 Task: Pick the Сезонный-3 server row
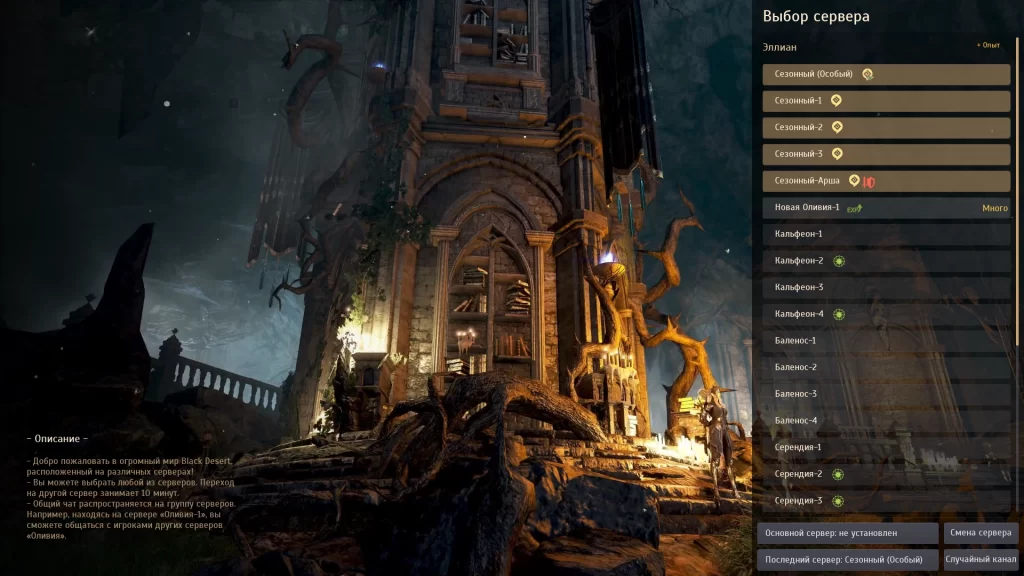pyautogui.click(x=886, y=154)
